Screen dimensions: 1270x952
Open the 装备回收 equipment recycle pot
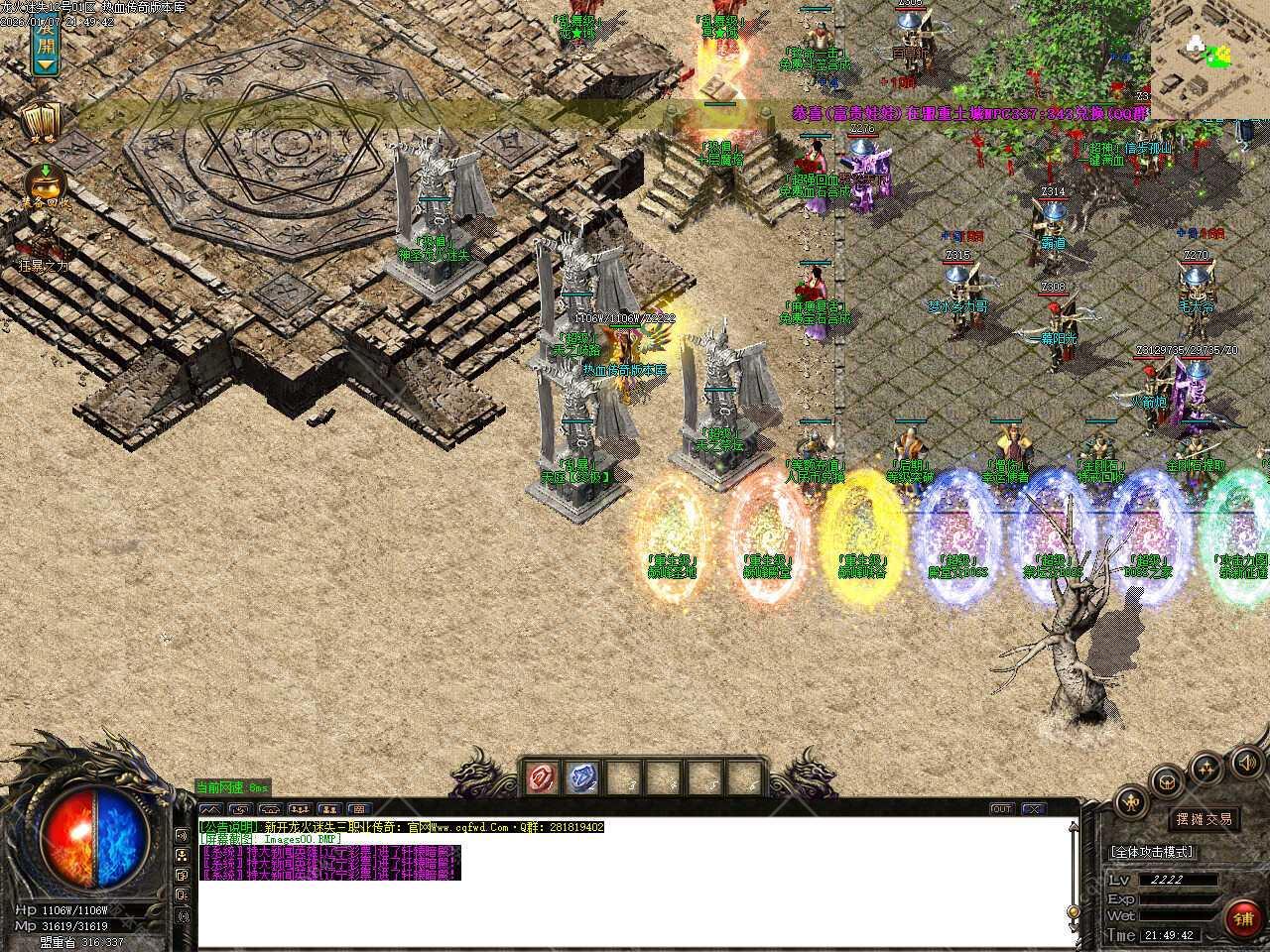(46, 183)
